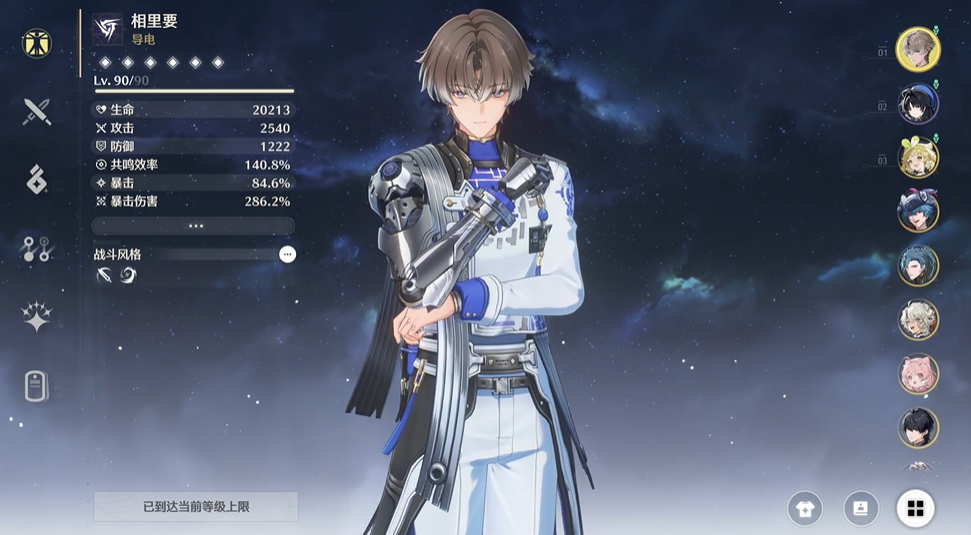Open the character overview tab
The width and height of the screenshot is (971, 535).
point(37,43)
